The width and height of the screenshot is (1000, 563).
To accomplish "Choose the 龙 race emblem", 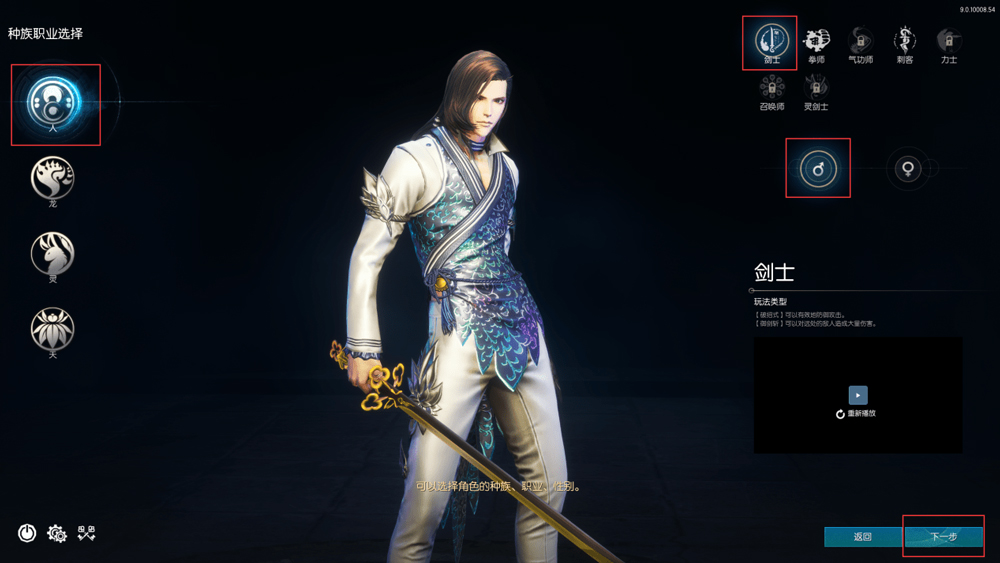I will click(53, 178).
